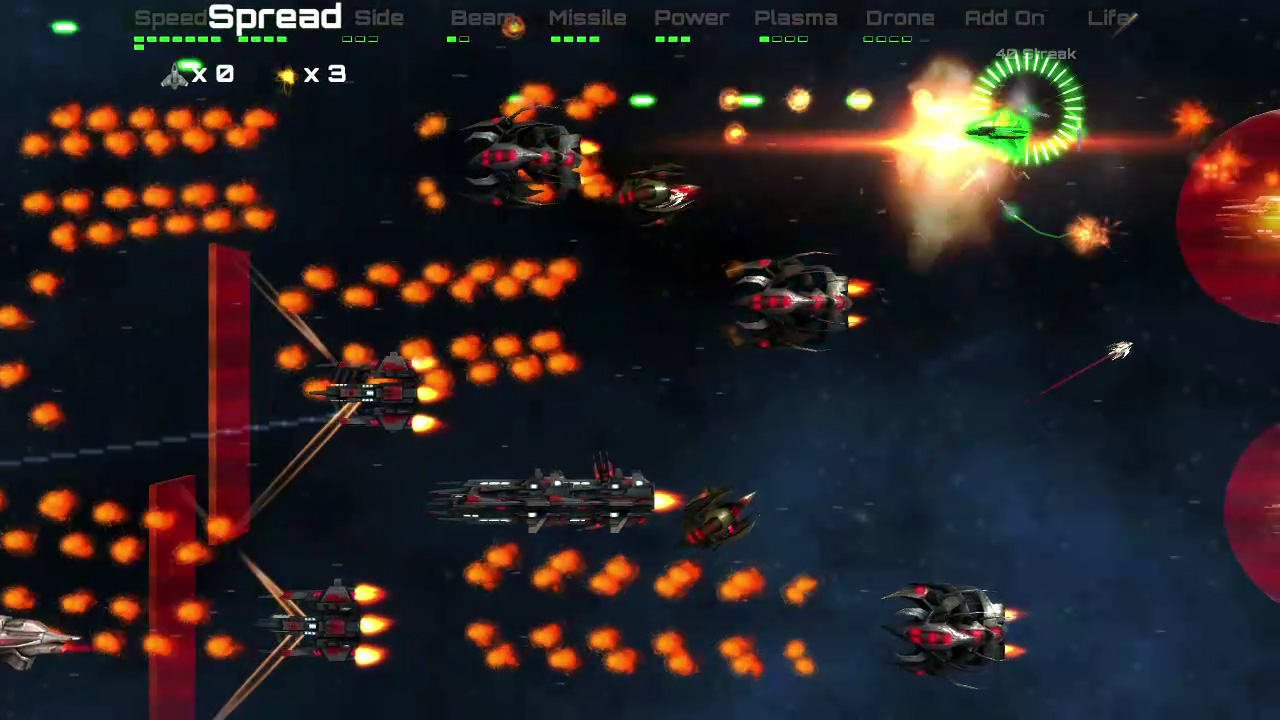The image size is (1280, 720).
Task: Switch to the Power upgrade tab
Action: [x=691, y=17]
